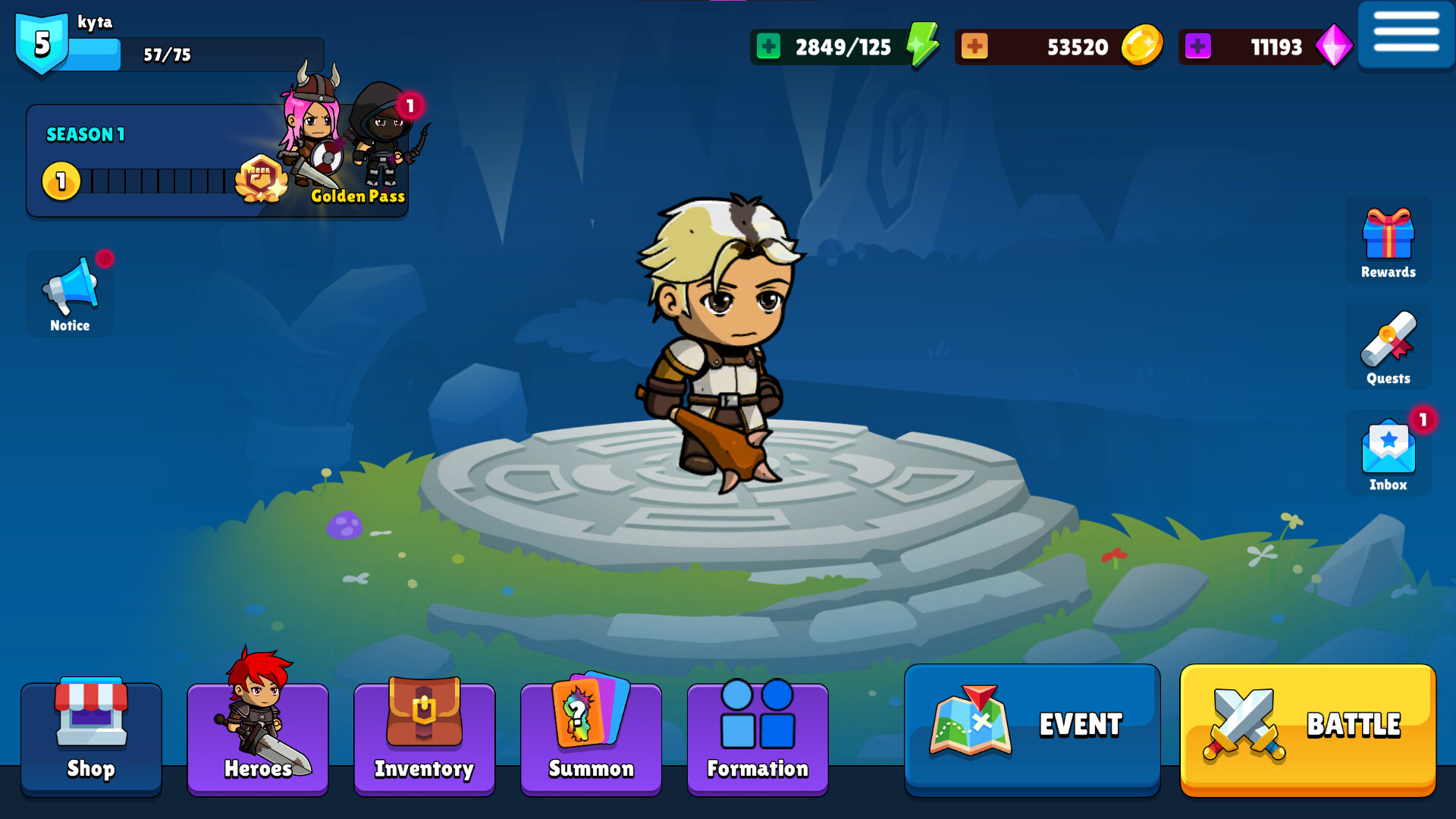Check the Inbox with one unread message

tap(1387, 451)
